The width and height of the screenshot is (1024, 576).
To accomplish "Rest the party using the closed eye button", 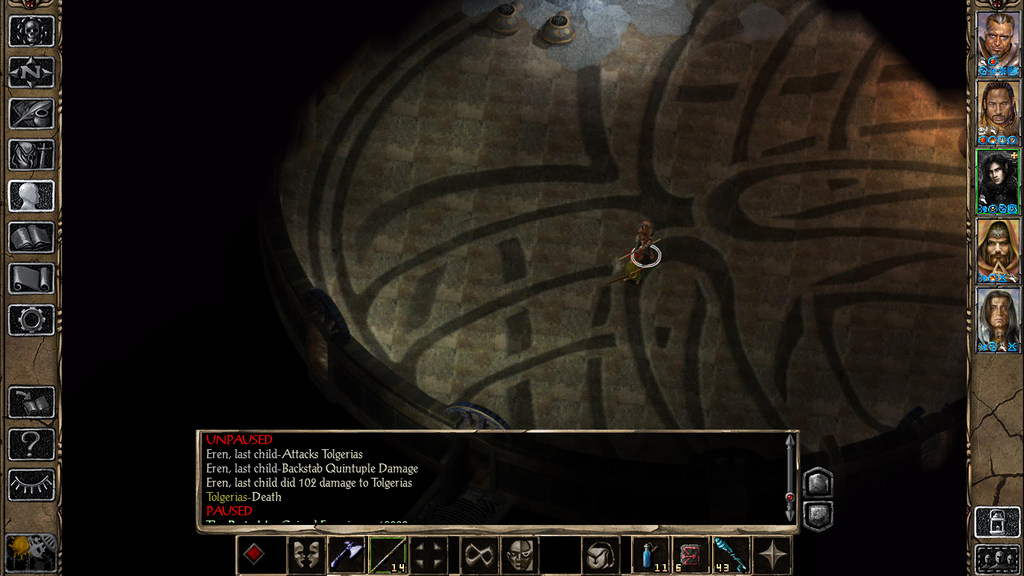I will (31, 484).
